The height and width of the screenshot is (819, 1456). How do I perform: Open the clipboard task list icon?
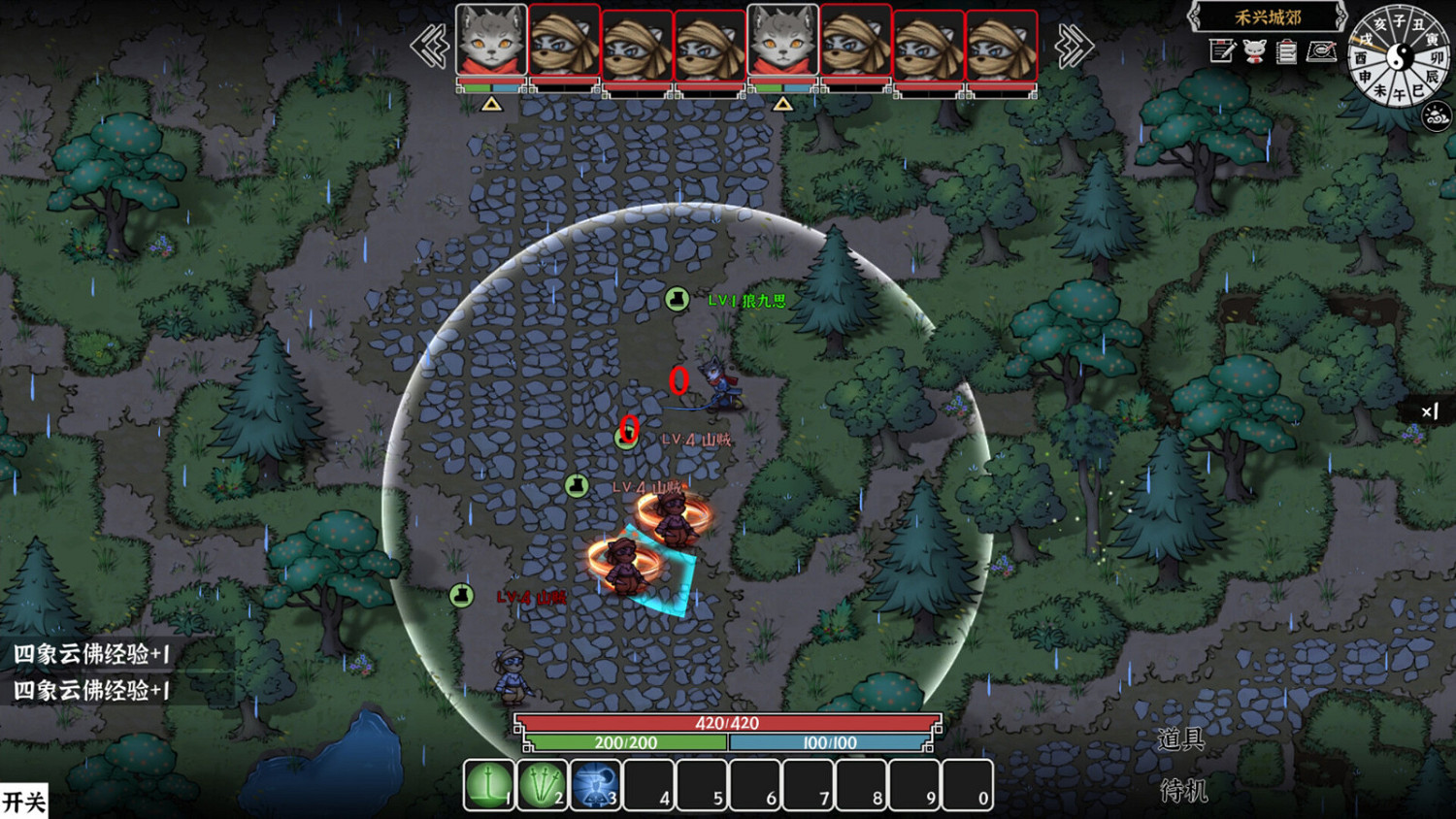(1285, 51)
